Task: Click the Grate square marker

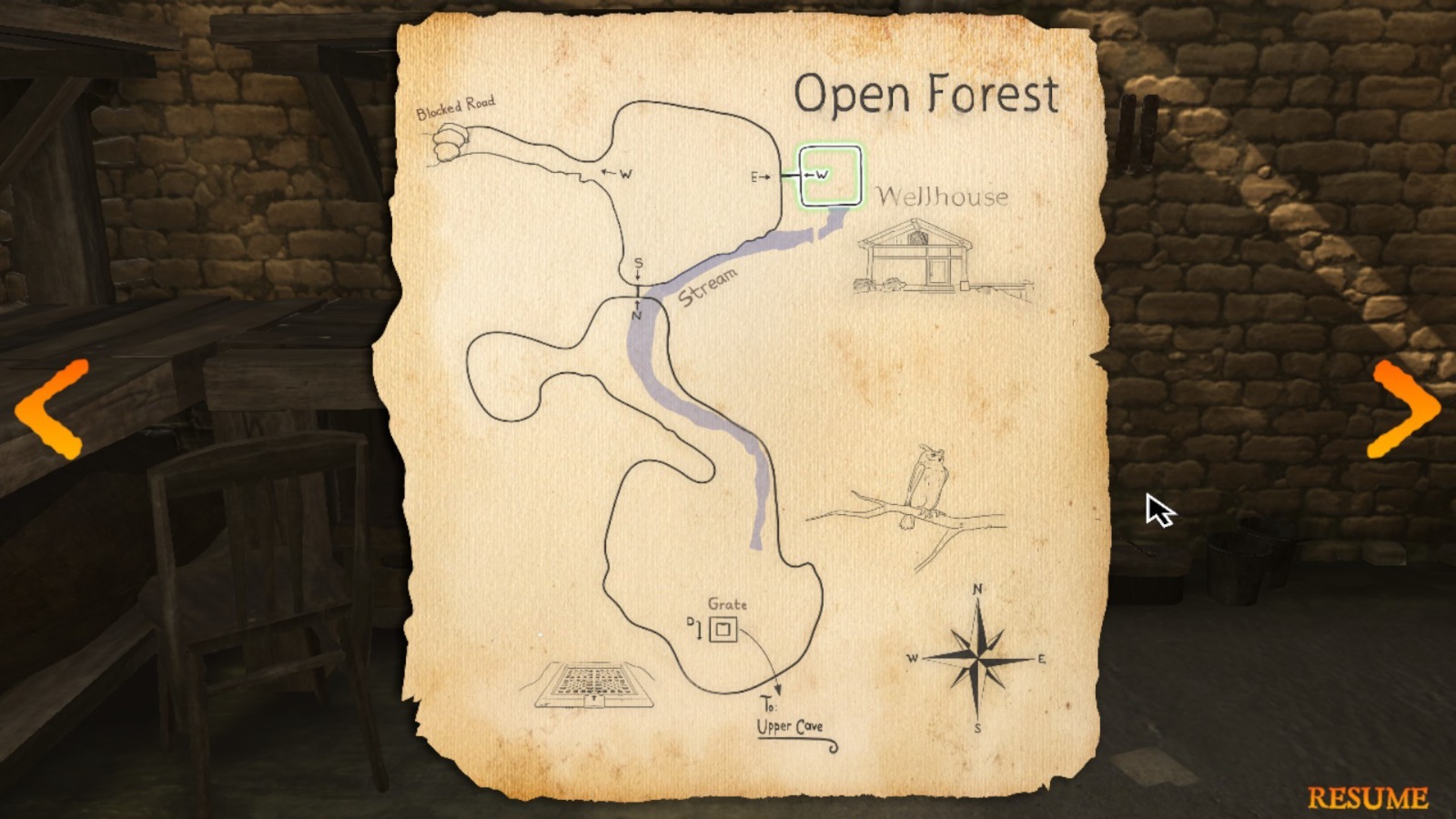Action: [x=723, y=629]
